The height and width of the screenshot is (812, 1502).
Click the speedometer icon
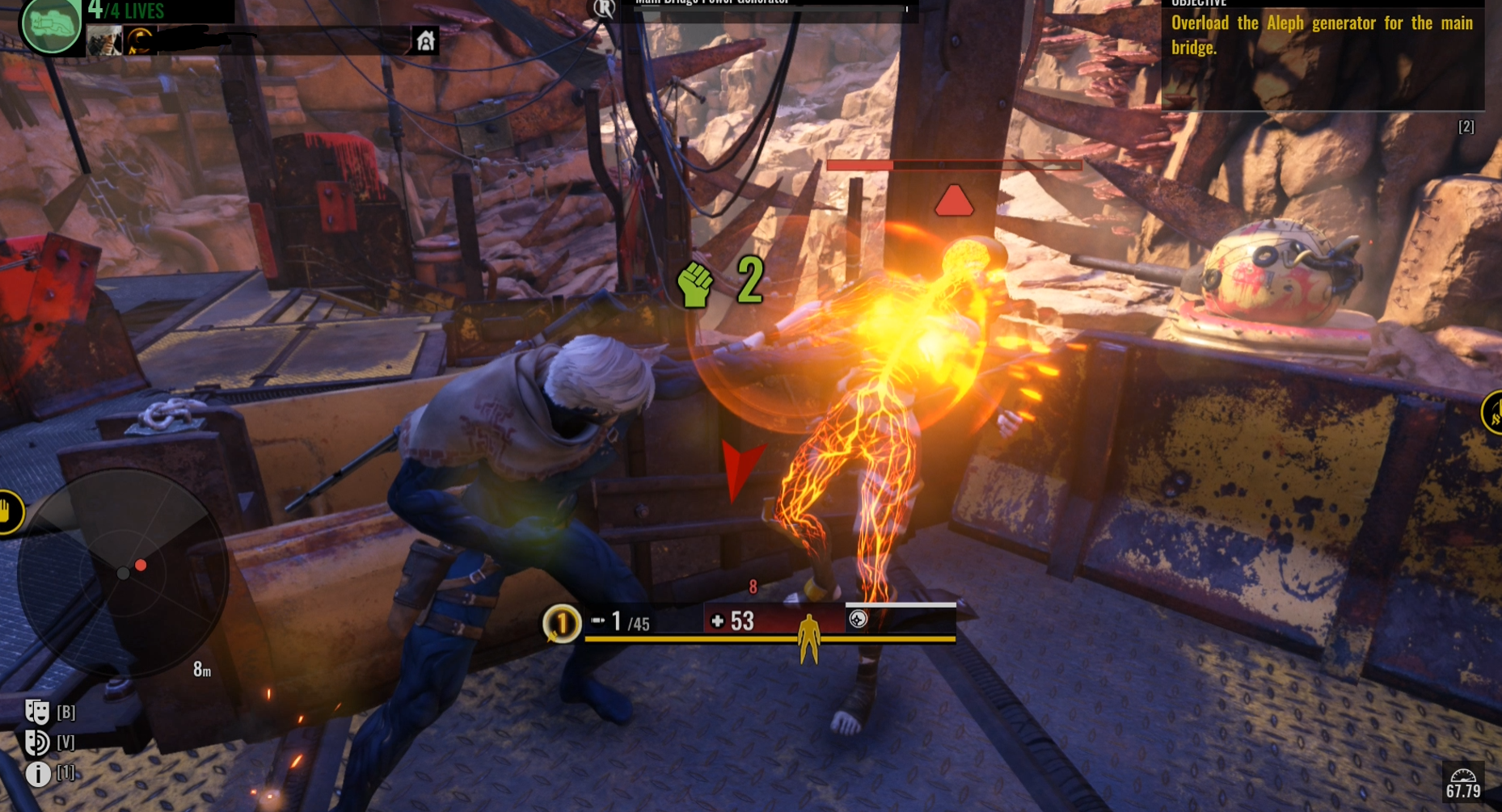pyautogui.click(x=1463, y=775)
